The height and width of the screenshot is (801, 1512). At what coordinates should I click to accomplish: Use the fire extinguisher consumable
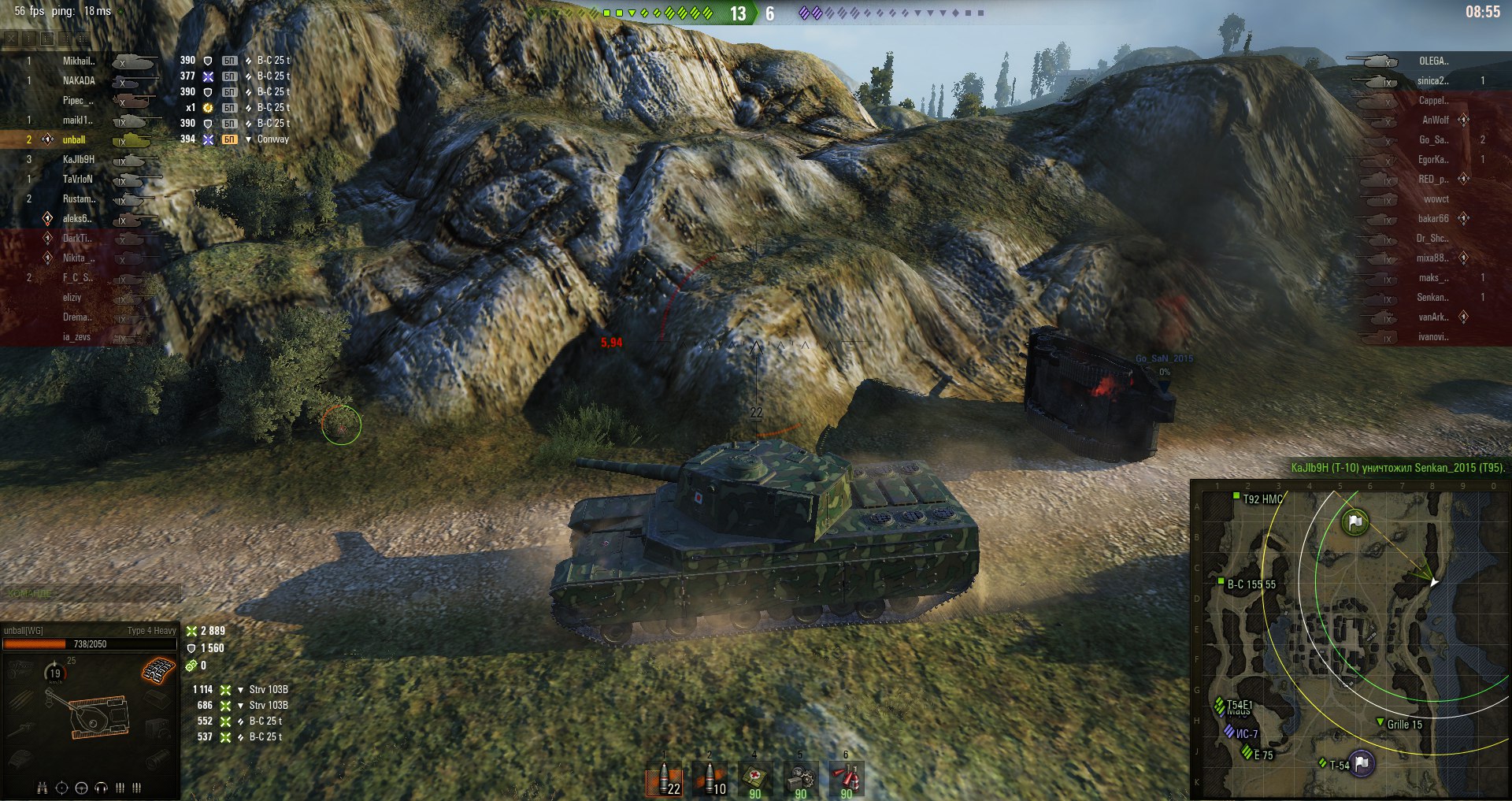(x=846, y=780)
